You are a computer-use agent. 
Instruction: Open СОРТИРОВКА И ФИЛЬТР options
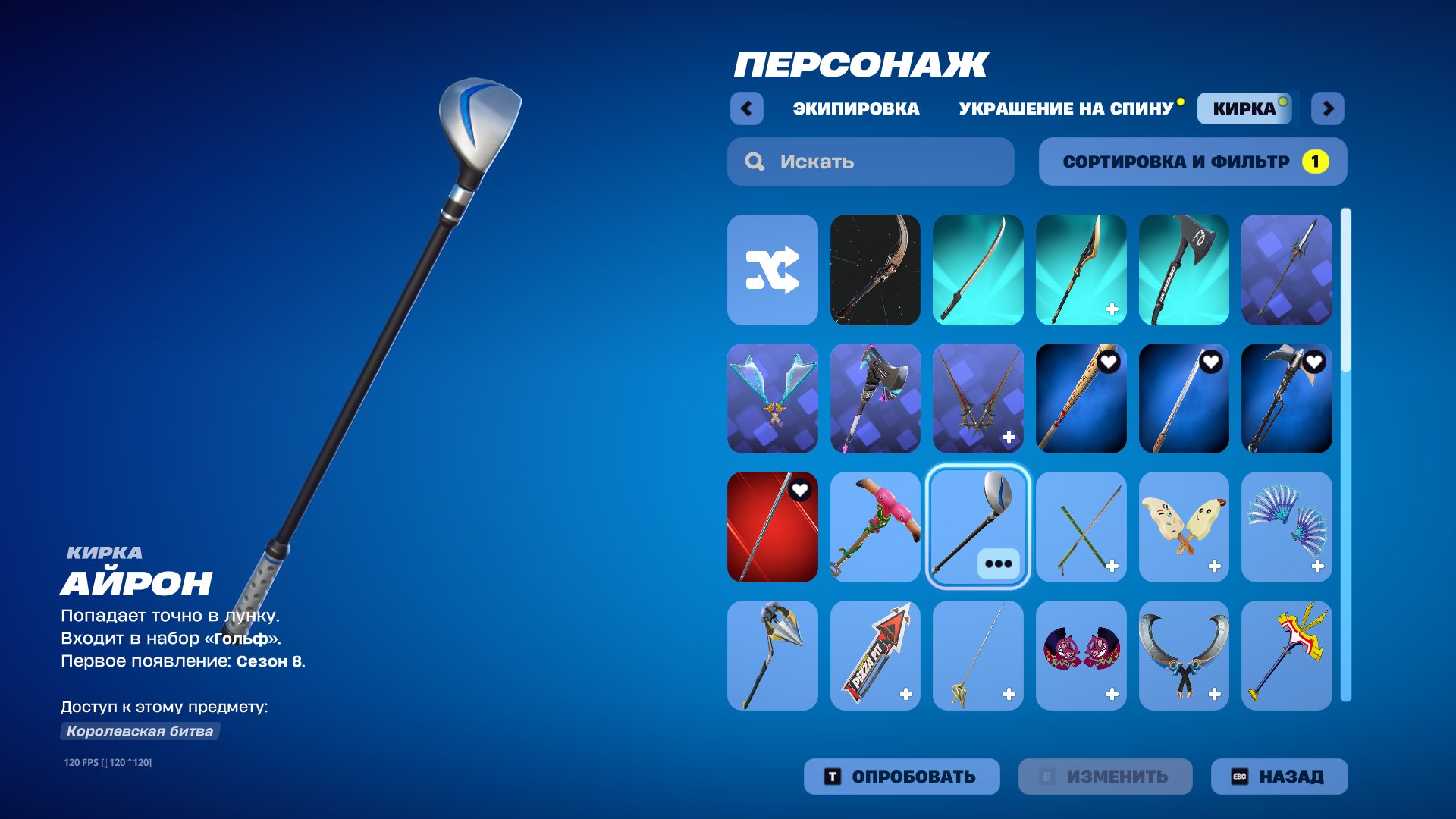pos(1192,162)
